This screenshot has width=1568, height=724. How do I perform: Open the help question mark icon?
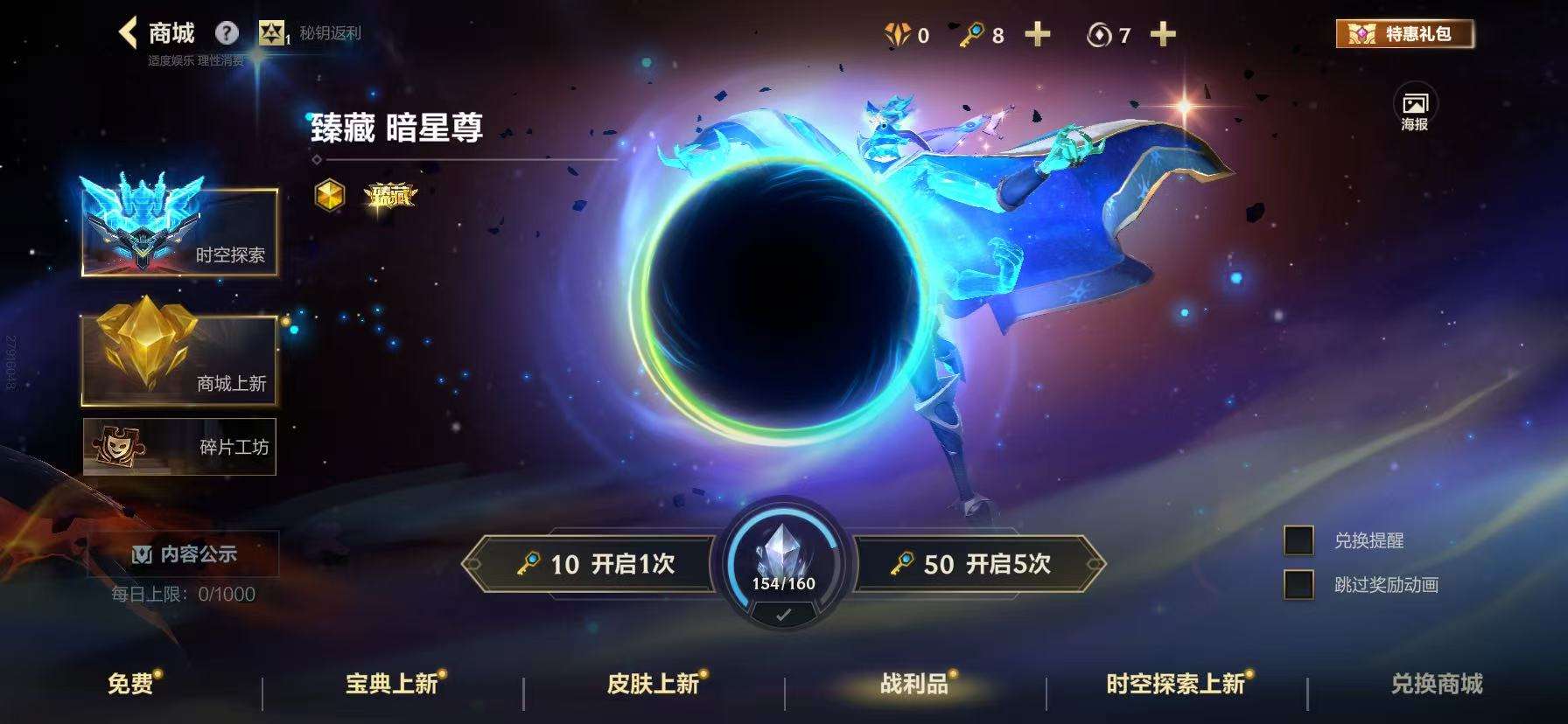tap(227, 32)
